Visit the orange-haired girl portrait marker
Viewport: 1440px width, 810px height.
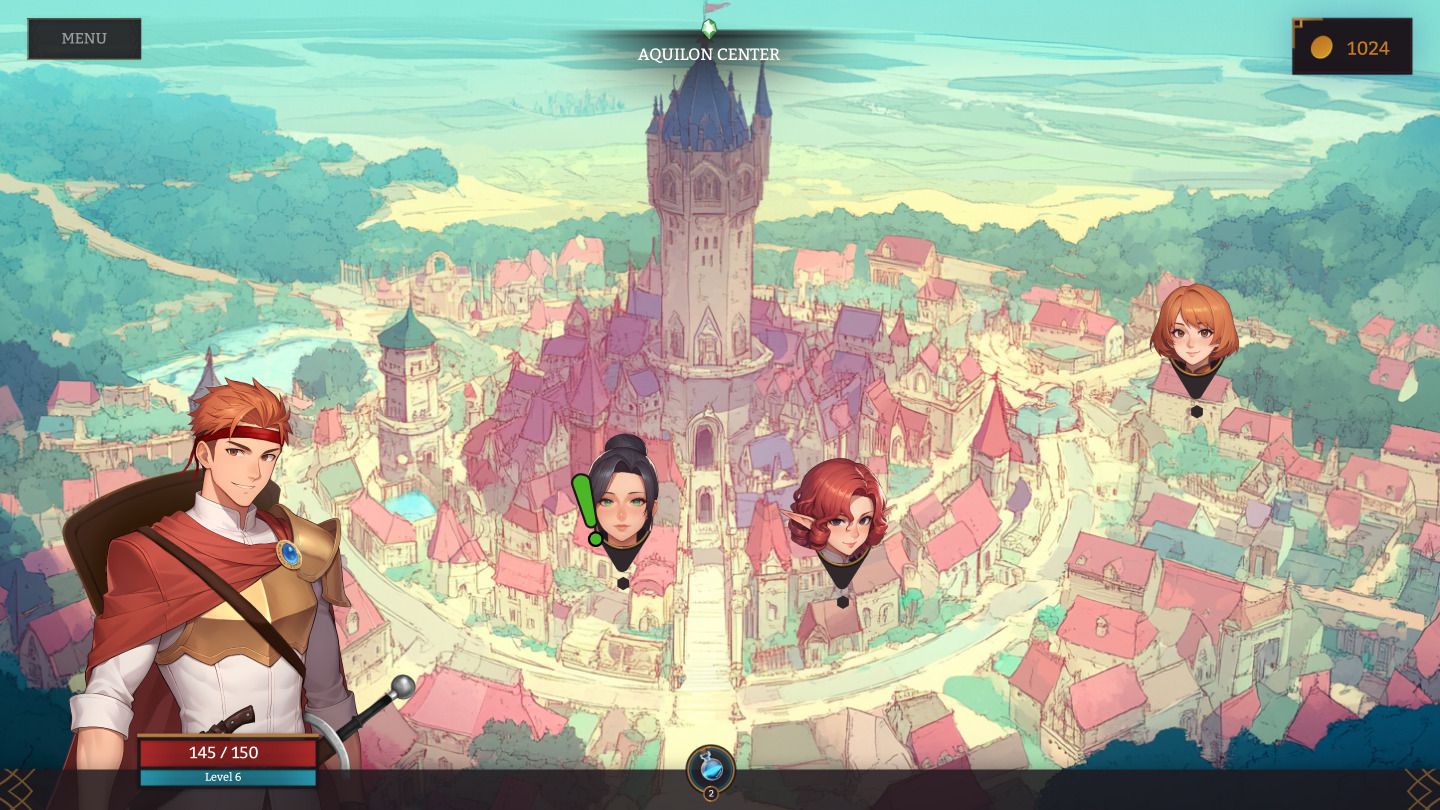1194,332
